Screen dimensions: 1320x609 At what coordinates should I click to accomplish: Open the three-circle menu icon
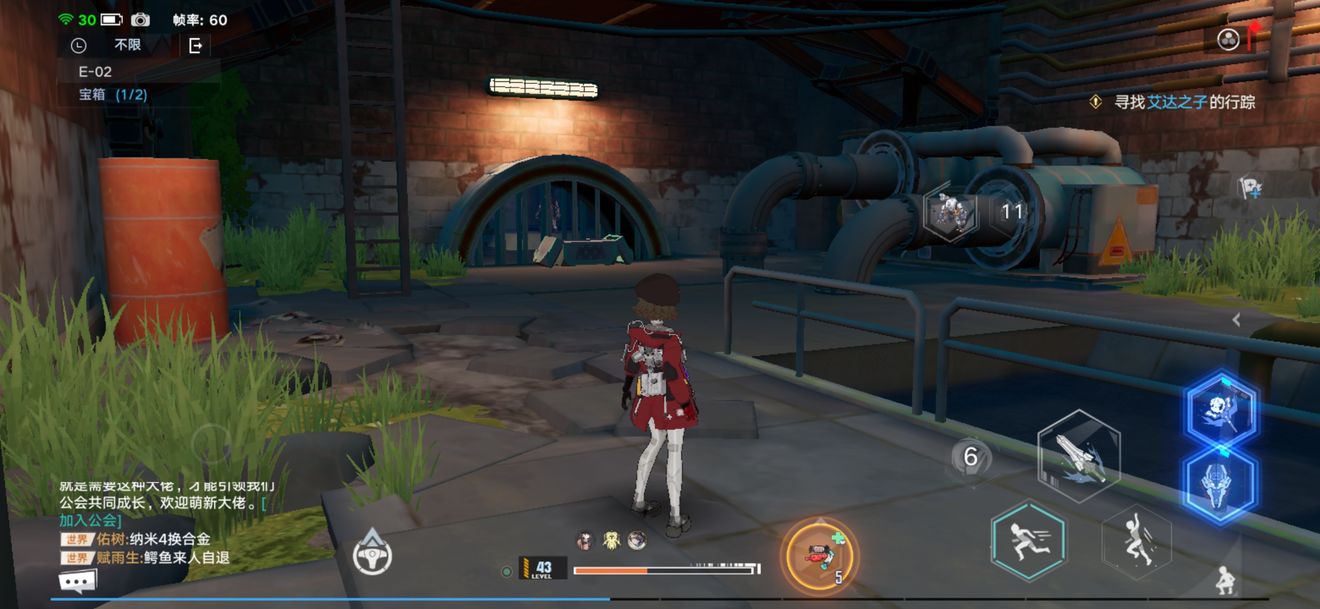1228,39
